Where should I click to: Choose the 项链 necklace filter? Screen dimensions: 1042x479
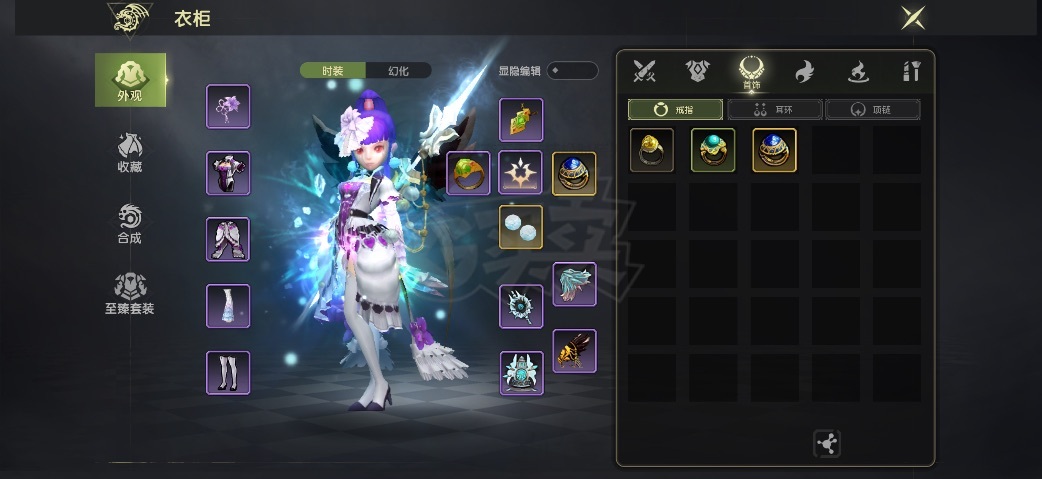pos(872,109)
